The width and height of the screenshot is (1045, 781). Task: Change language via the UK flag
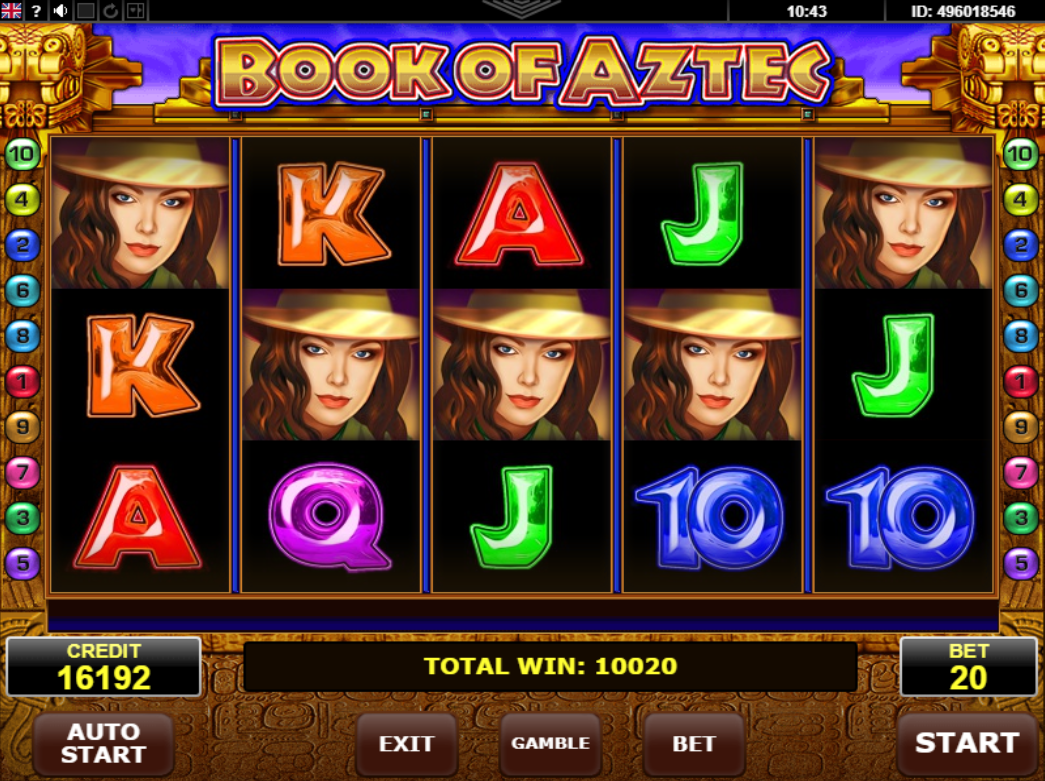pyautogui.click(x=12, y=11)
